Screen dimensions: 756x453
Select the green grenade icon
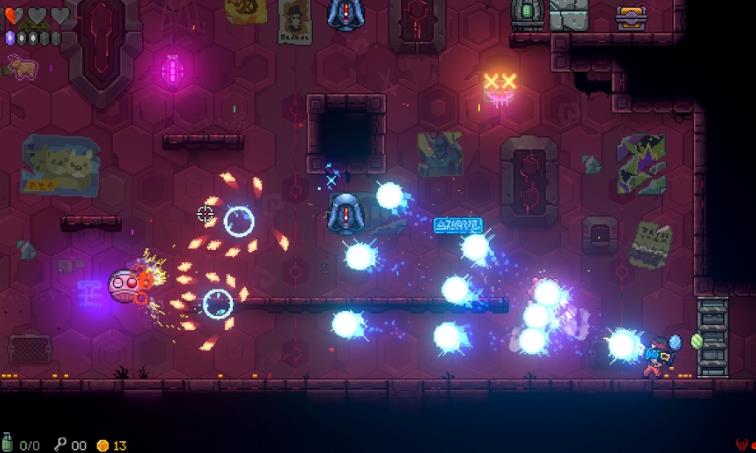9,443
